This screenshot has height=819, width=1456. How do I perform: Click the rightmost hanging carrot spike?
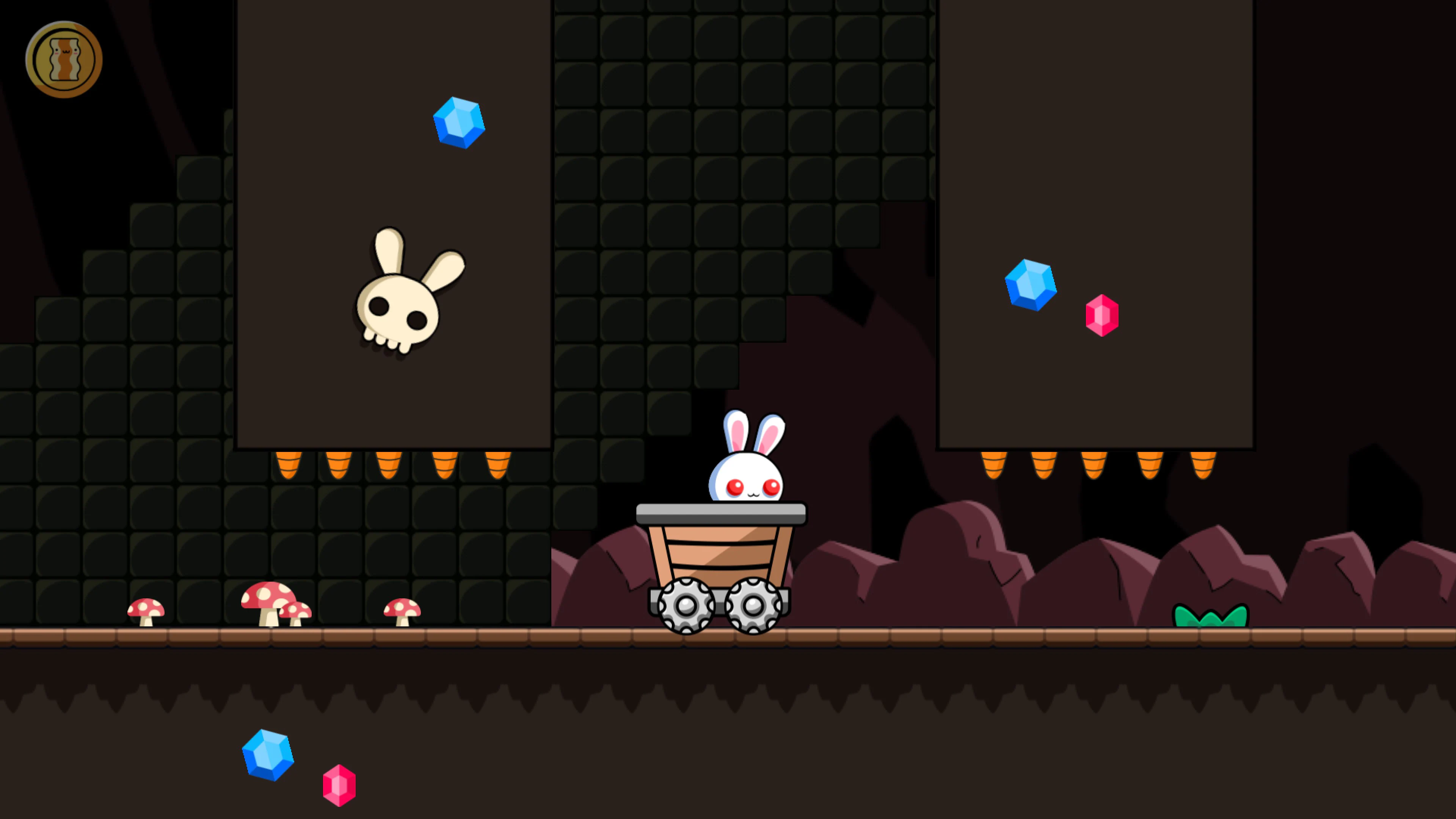[1203, 466]
